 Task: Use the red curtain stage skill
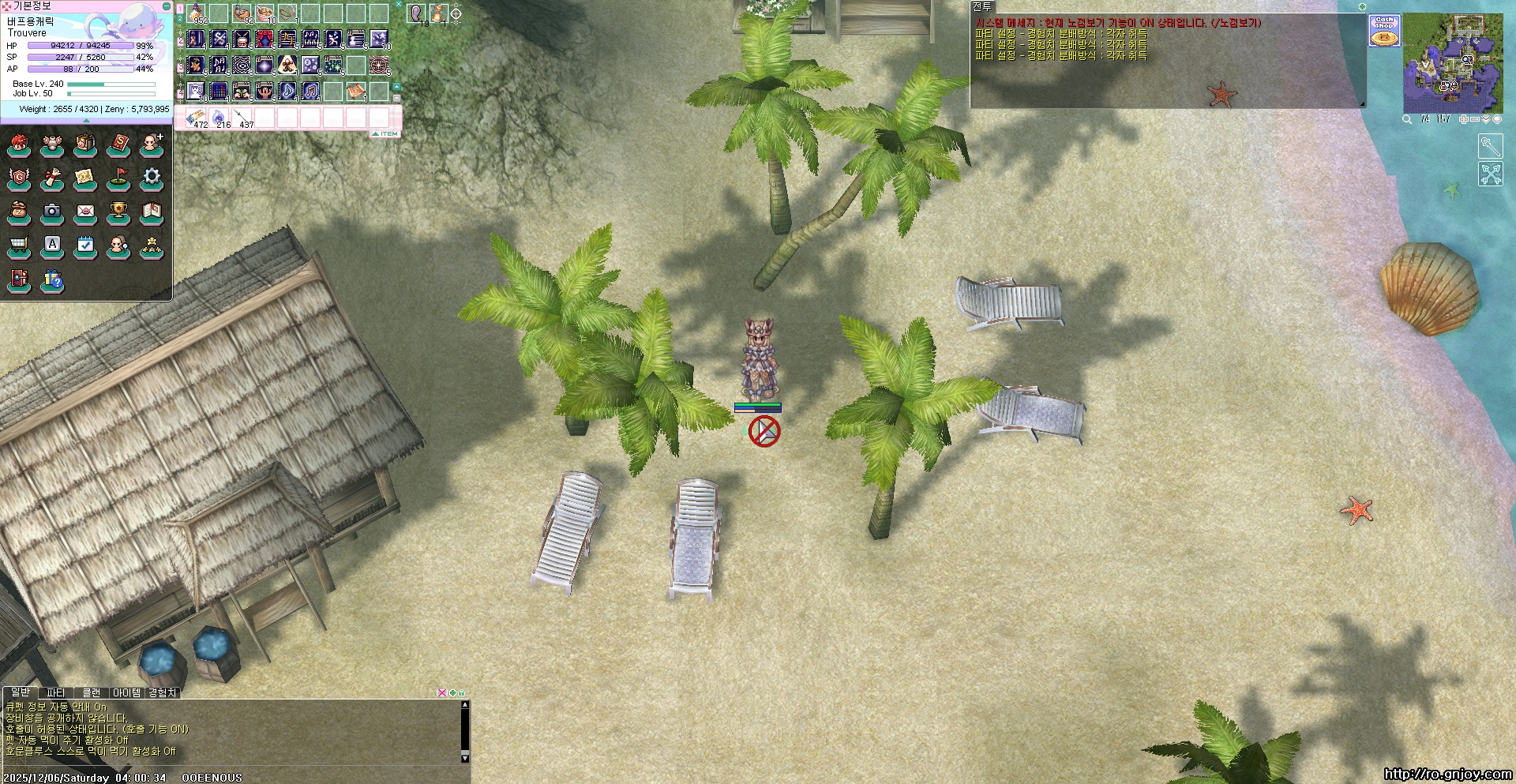click(x=265, y=38)
